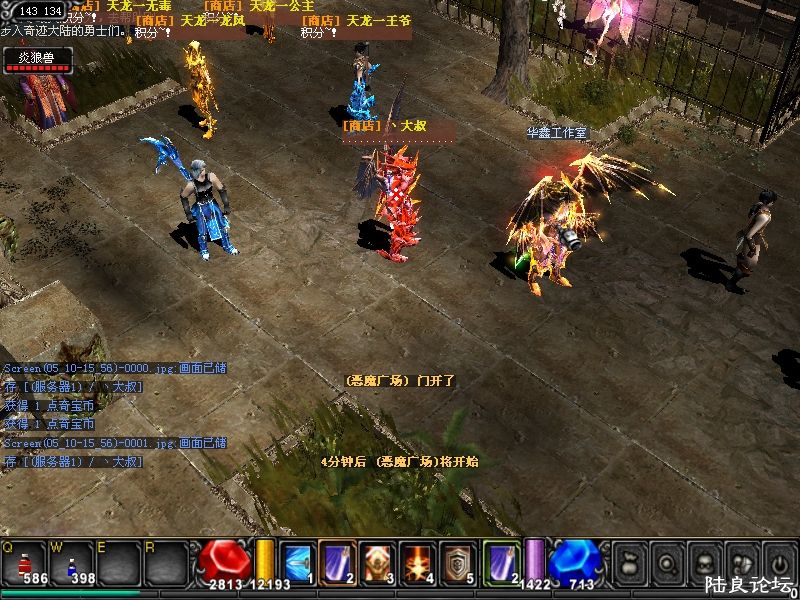The height and width of the screenshot is (600, 800).
Task: Click the mouse-shaped menu button
Action: tap(741, 561)
